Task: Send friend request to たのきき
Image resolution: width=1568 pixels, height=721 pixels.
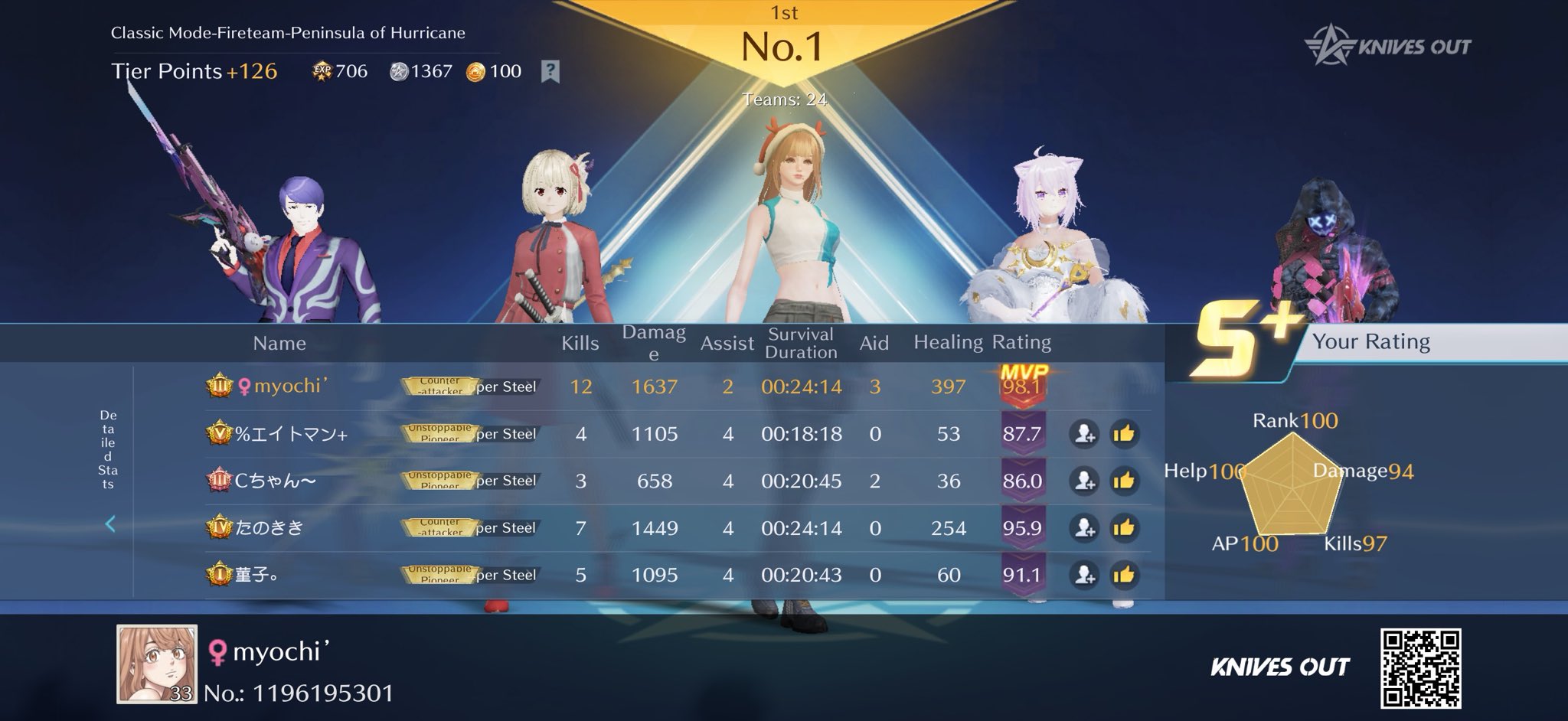Action: (1083, 528)
